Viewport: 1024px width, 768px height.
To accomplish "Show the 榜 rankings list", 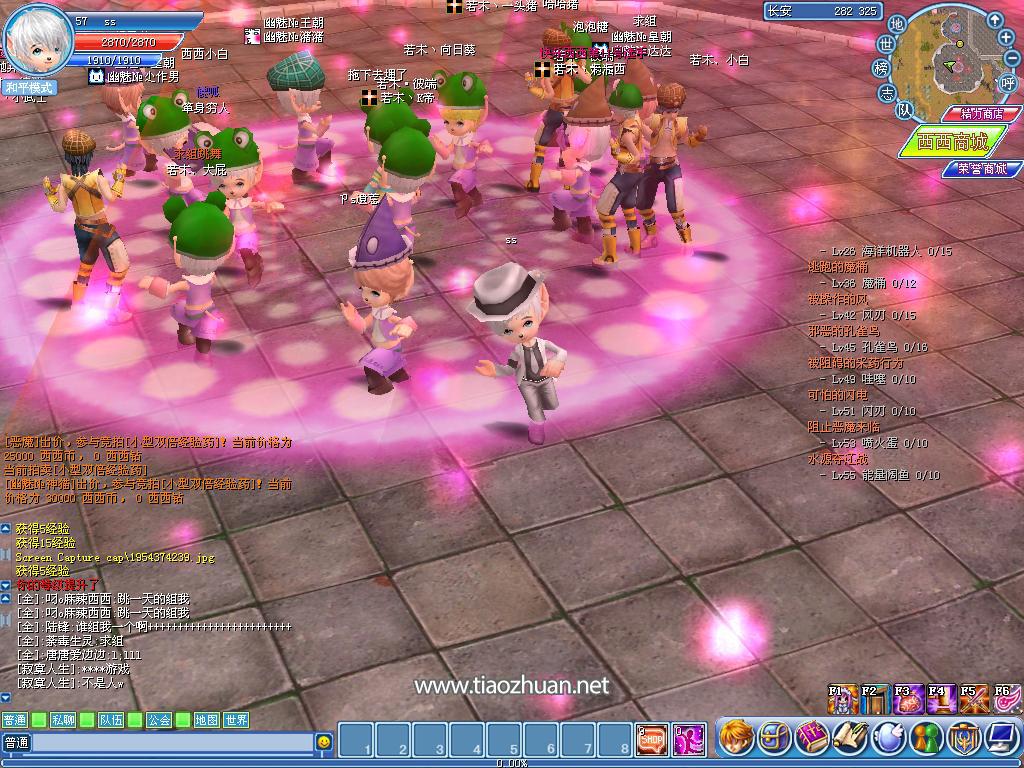I will point(881,68).
